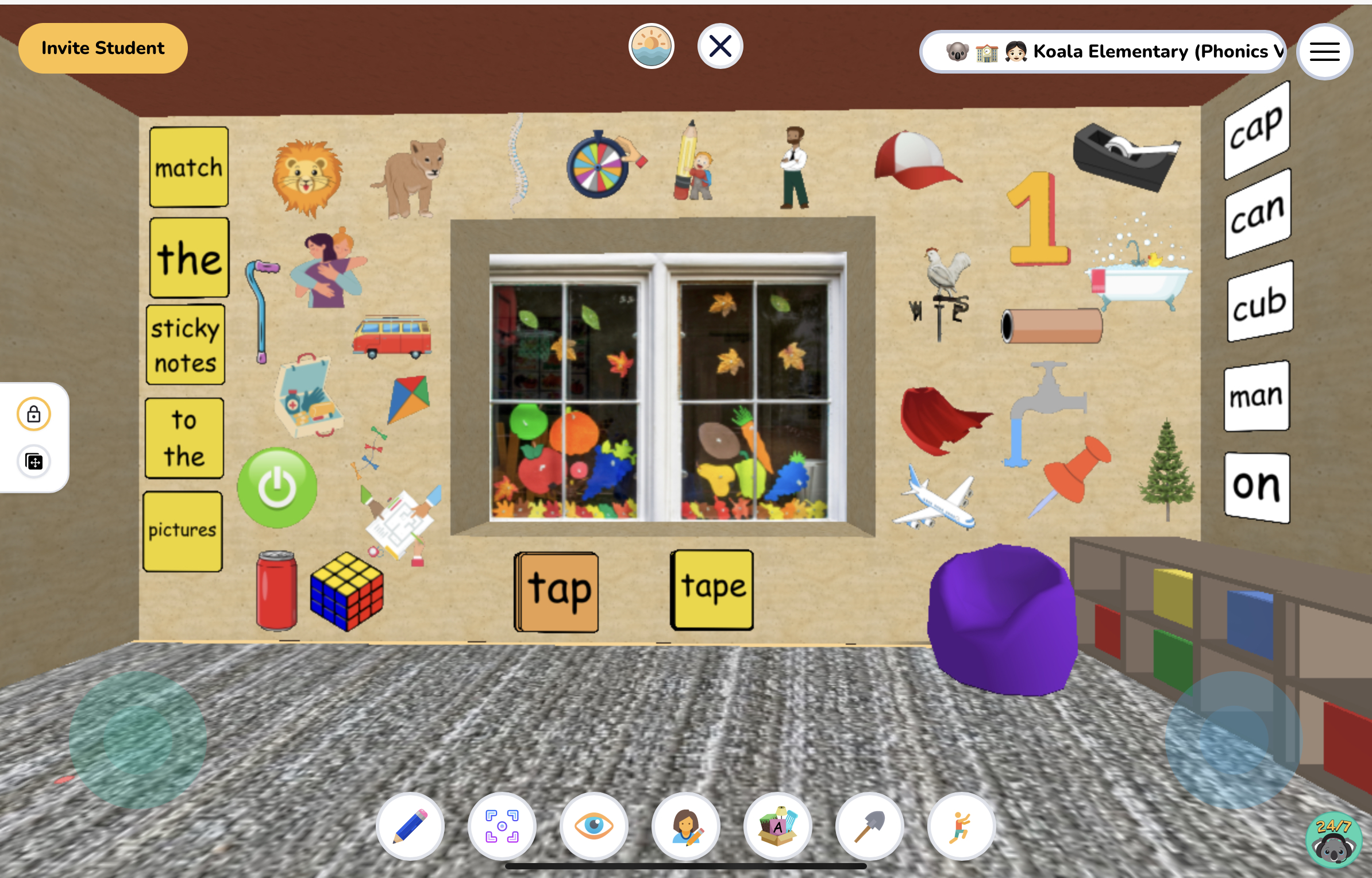Close the overlay with the X button
Viewport: 1372px width, 878px height.
tap(720, 46)
